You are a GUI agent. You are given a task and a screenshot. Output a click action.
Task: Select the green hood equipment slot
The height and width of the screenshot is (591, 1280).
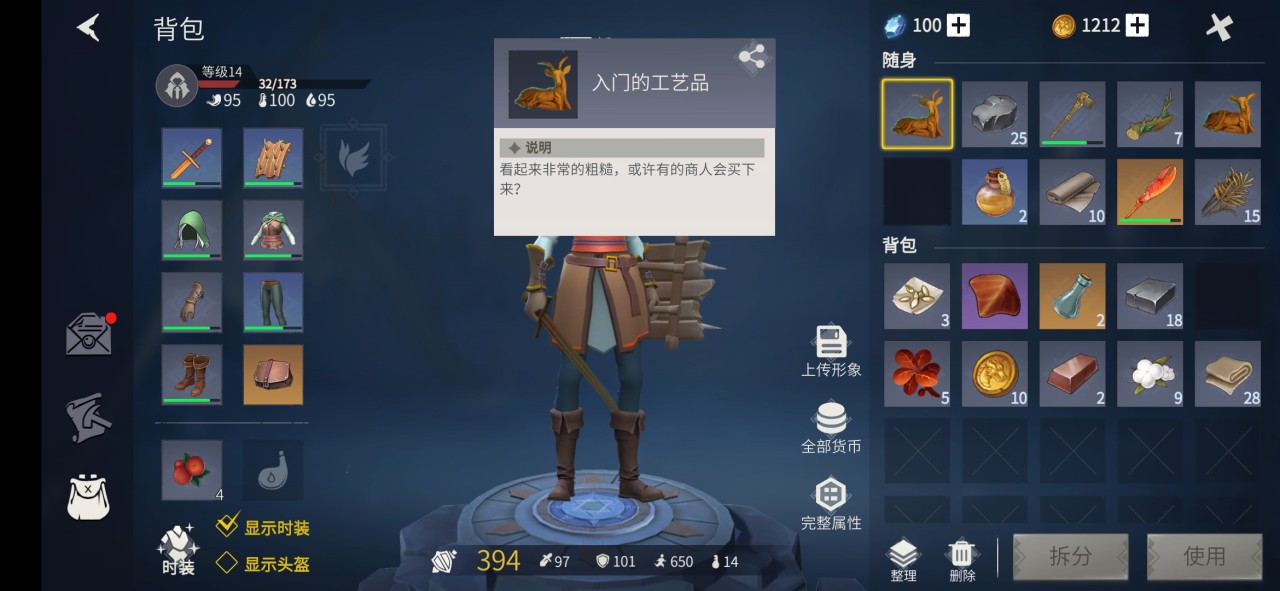point(192,230)
